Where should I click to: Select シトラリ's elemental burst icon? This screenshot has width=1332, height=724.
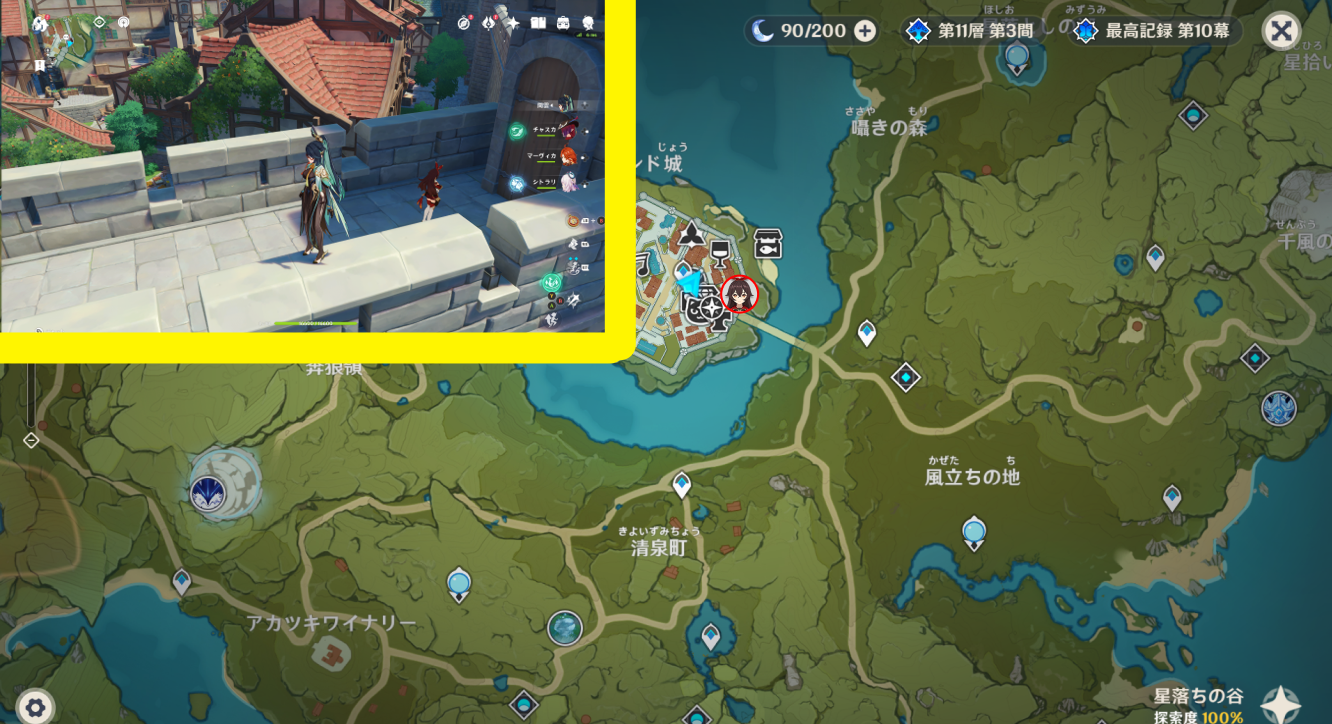click(514, 182)
